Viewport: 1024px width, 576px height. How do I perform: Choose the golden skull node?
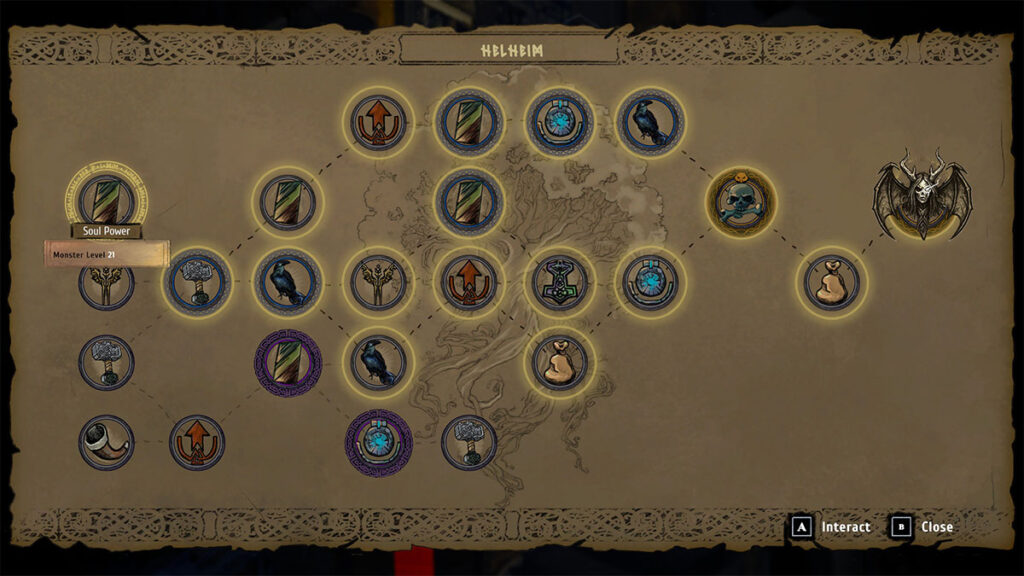coord(740,202)
